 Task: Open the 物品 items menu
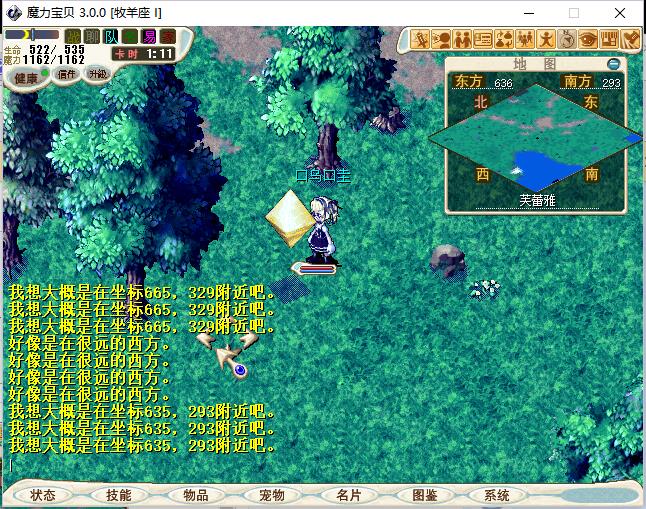pyautogui.click(x=195, y=495)
